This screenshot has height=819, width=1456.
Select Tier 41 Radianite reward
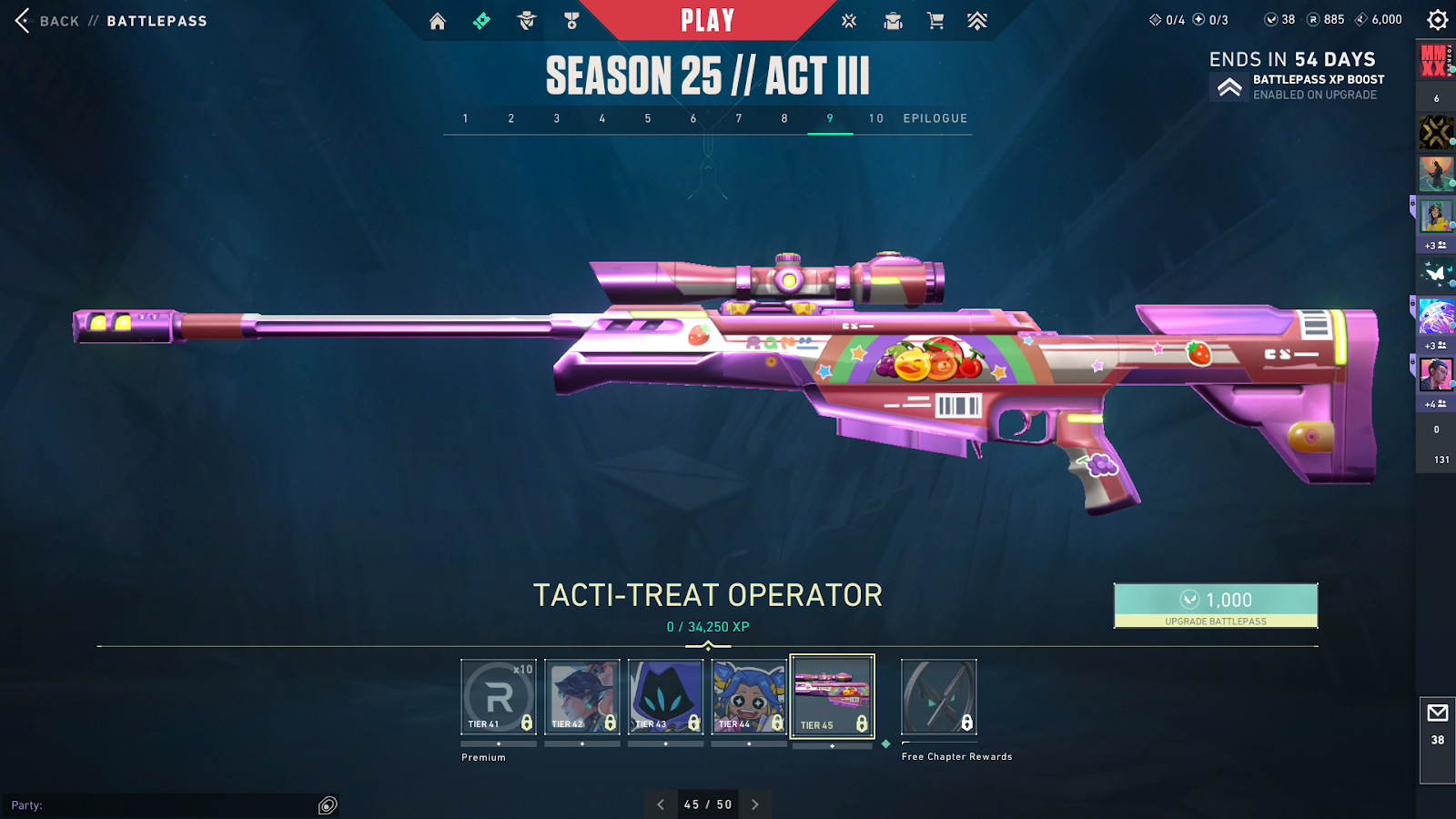pyautogui.click(x=499, y=696)
